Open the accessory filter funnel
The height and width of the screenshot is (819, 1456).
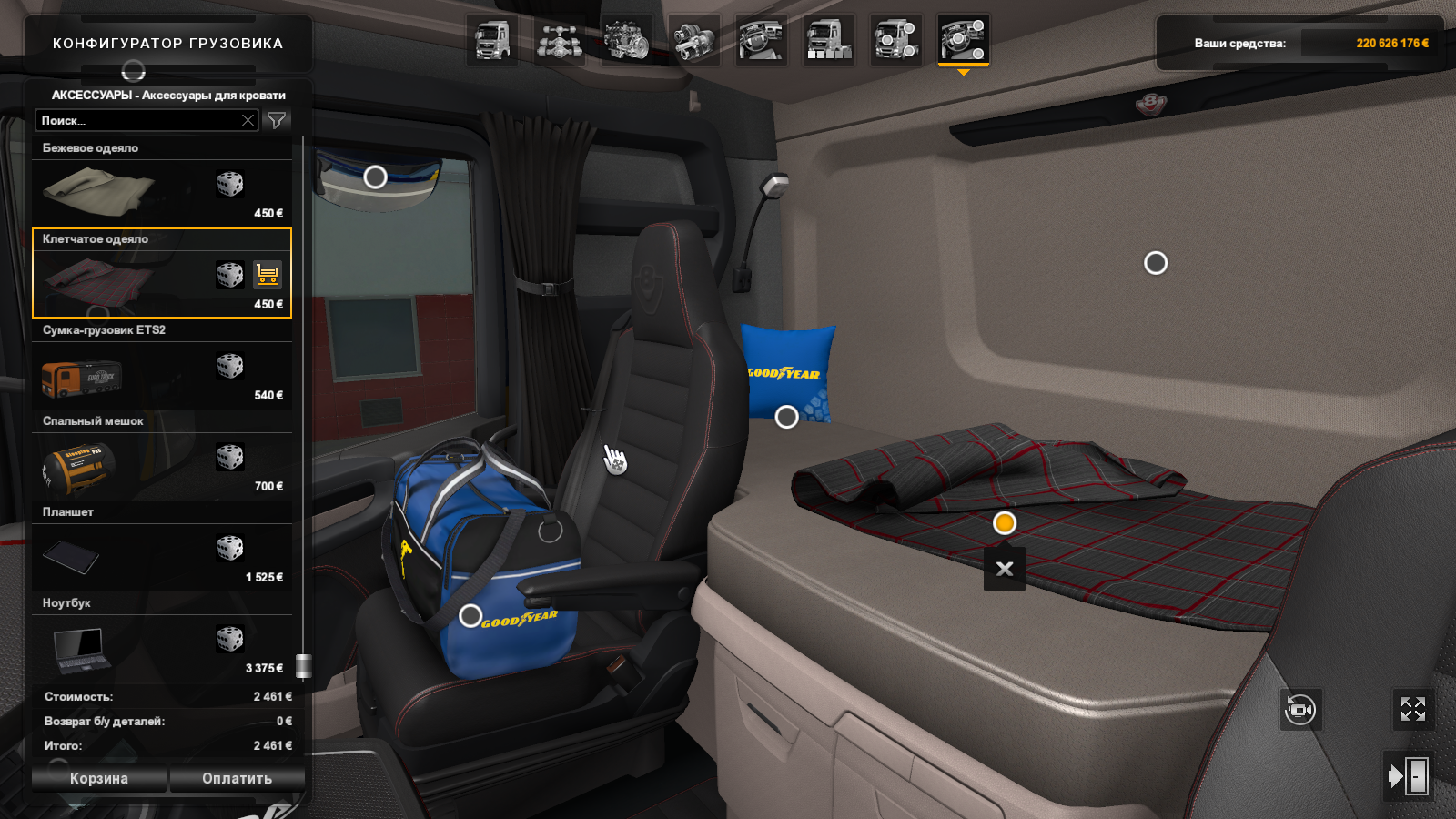click(x=277, y=120)
